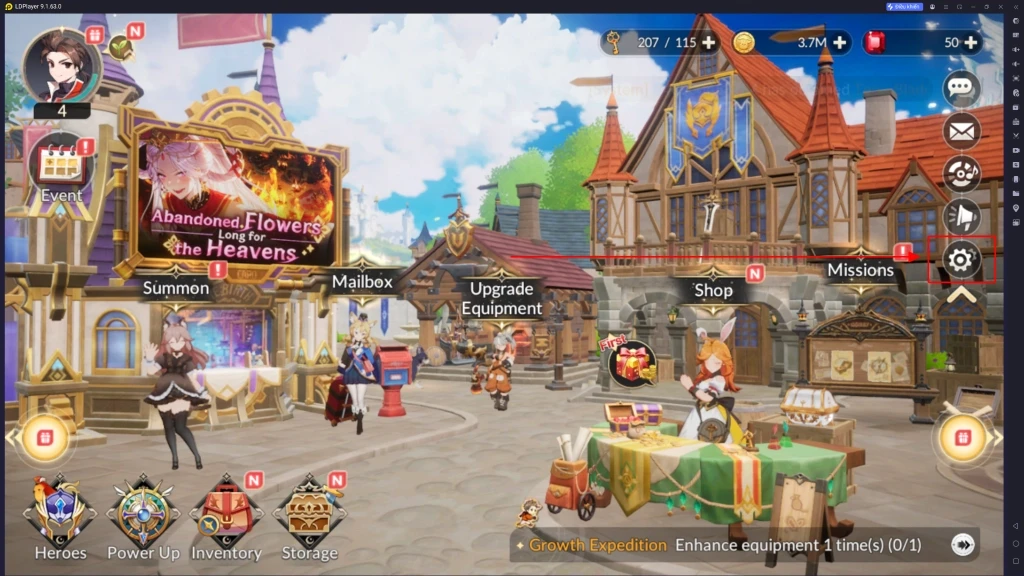The width and height of the screenshot is (1024, 576).
Task: Open the chat bubble icon
Action: [961, 88]
